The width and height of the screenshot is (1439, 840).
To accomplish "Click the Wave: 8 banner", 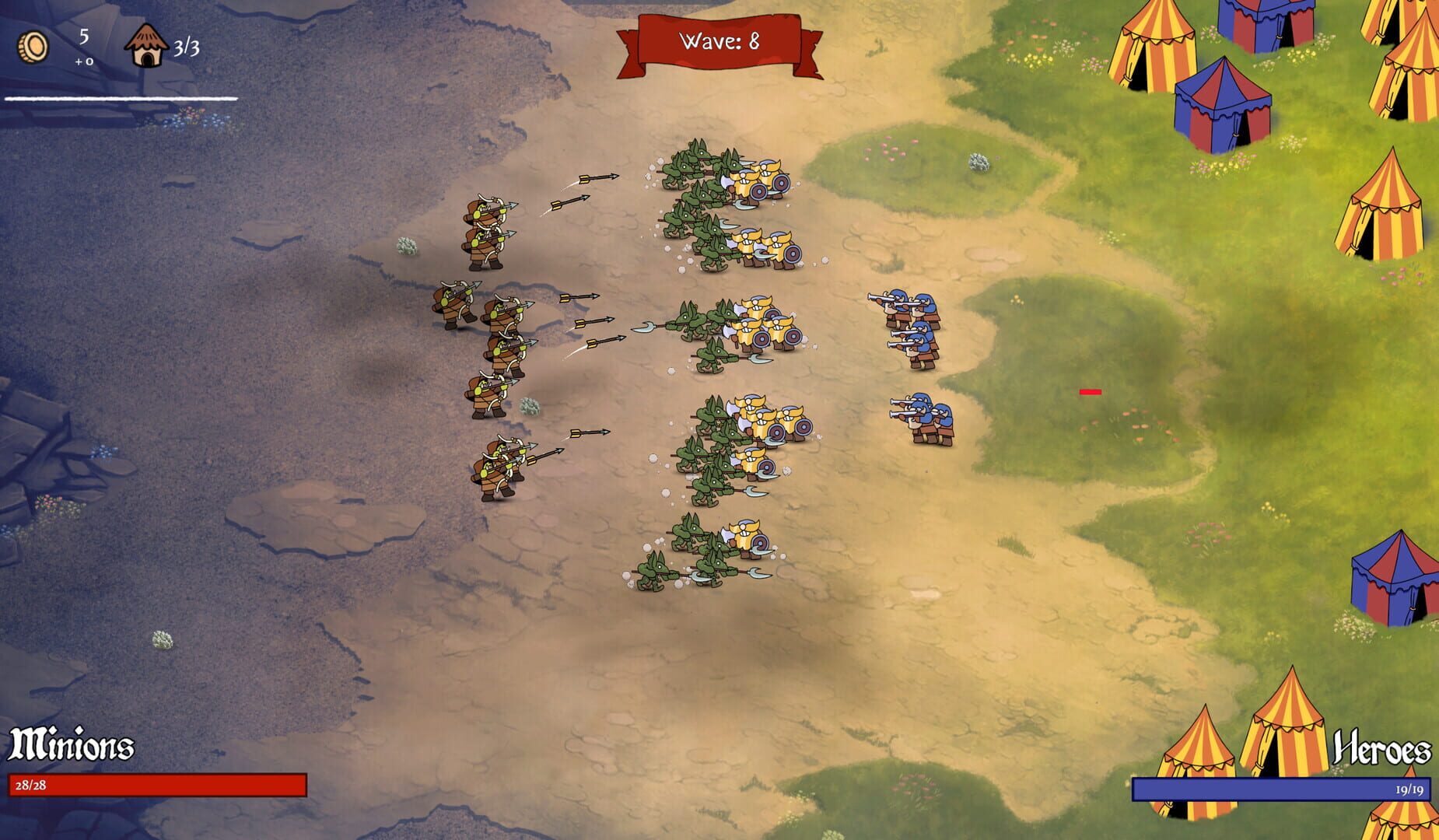I will point(719,40).
